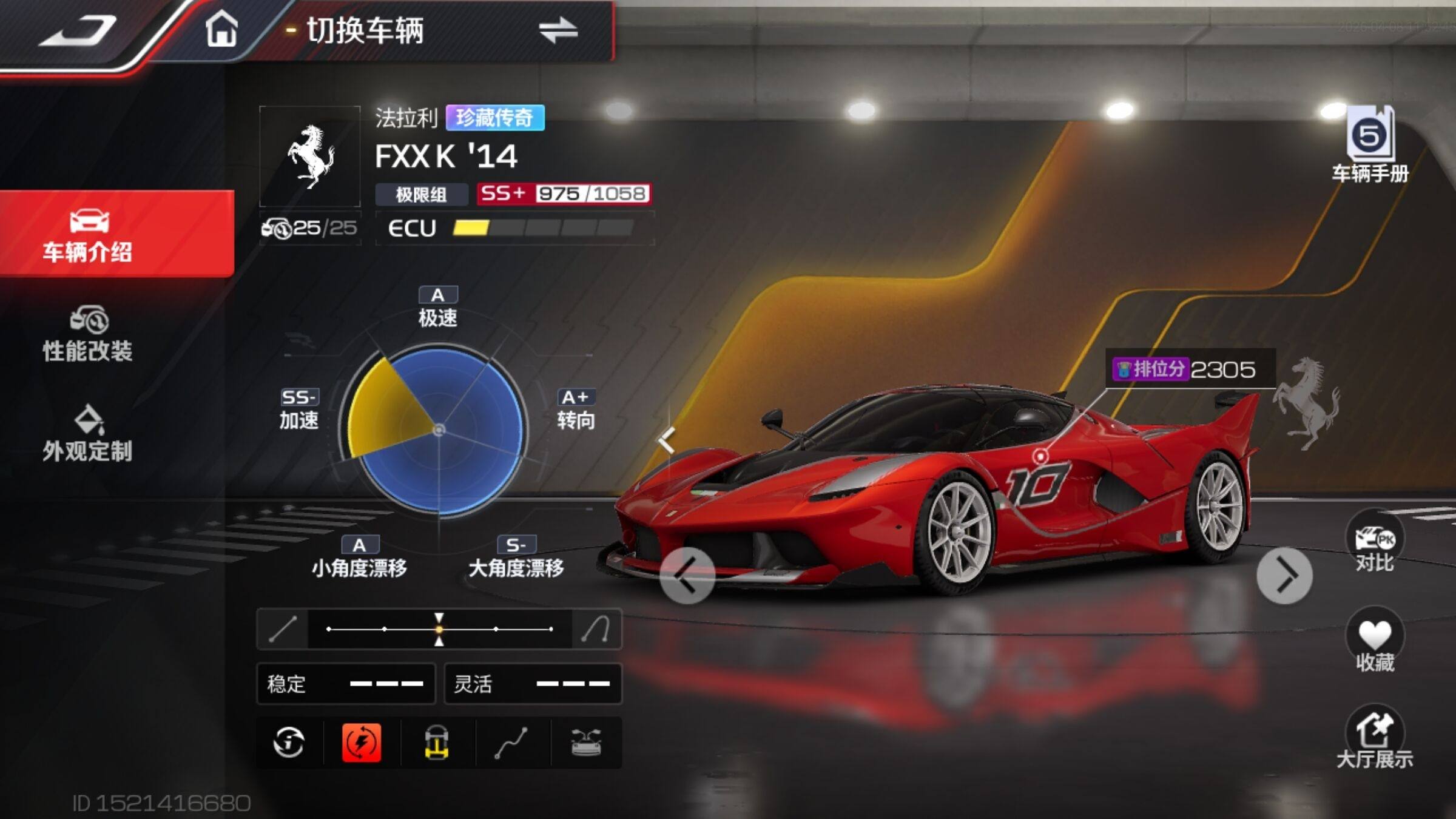
Task: Open the curve graph icon
Action: coord(511,742)
